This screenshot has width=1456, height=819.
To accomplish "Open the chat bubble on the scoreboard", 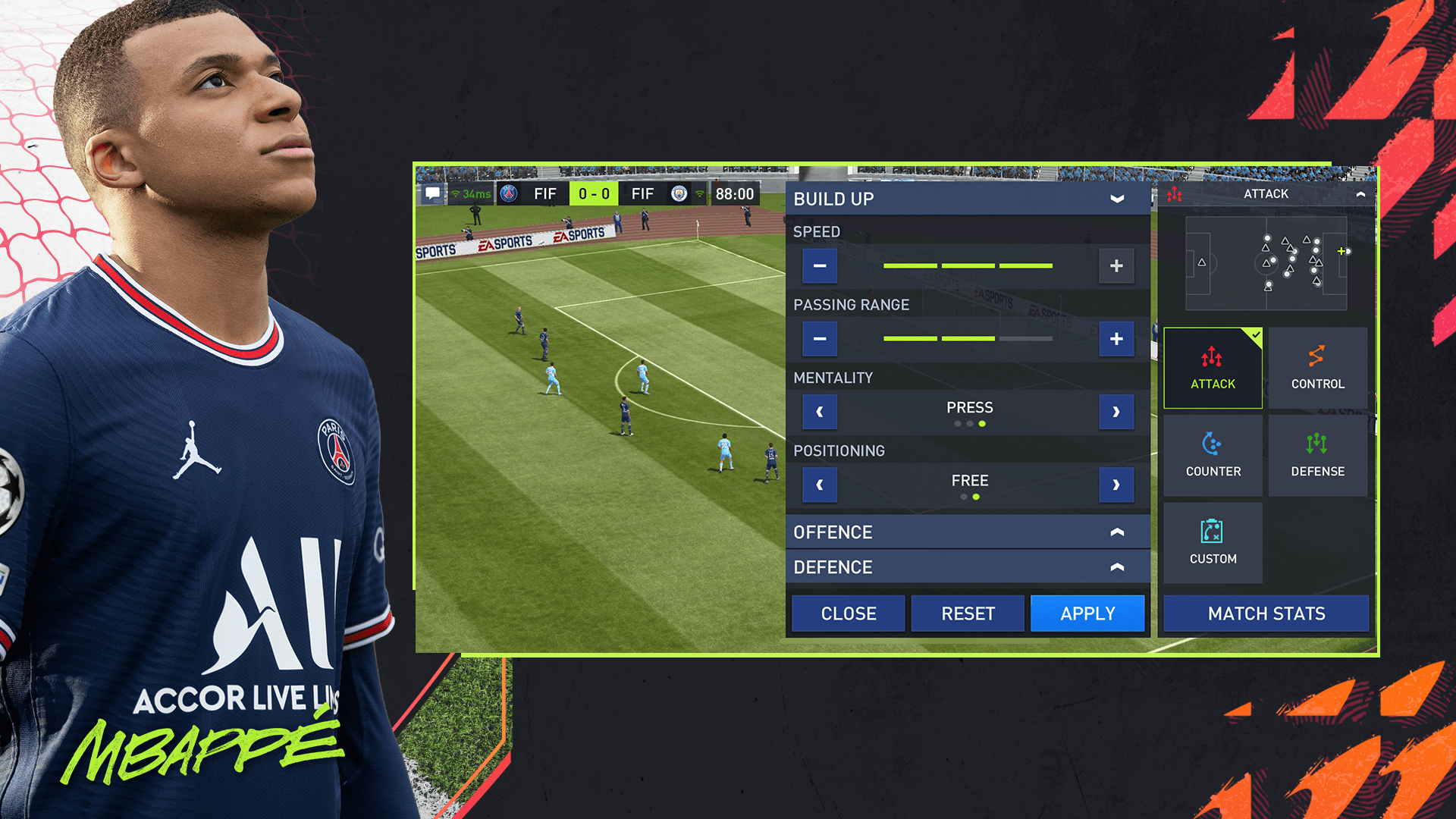I will 432,193.
